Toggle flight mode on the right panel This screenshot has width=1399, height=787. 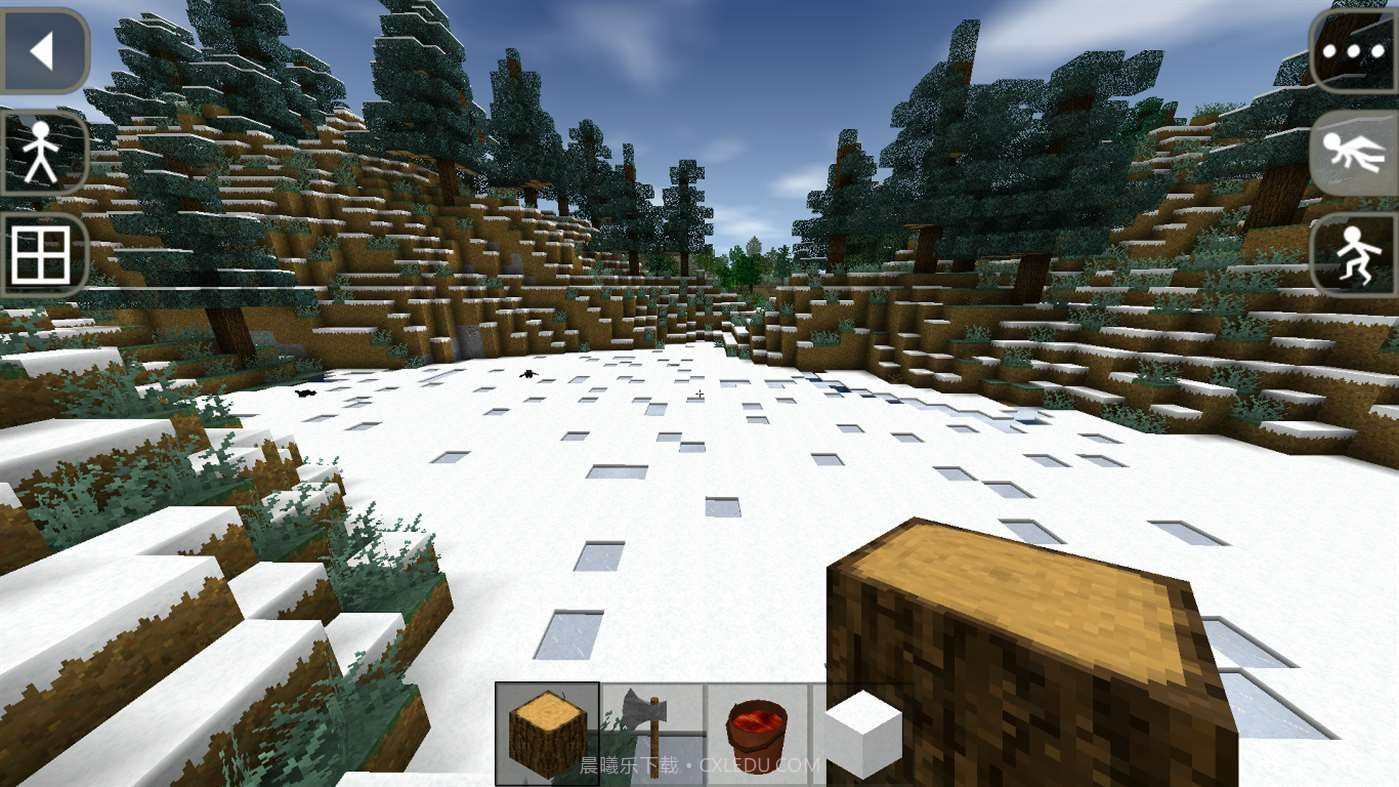(1355, 152)
